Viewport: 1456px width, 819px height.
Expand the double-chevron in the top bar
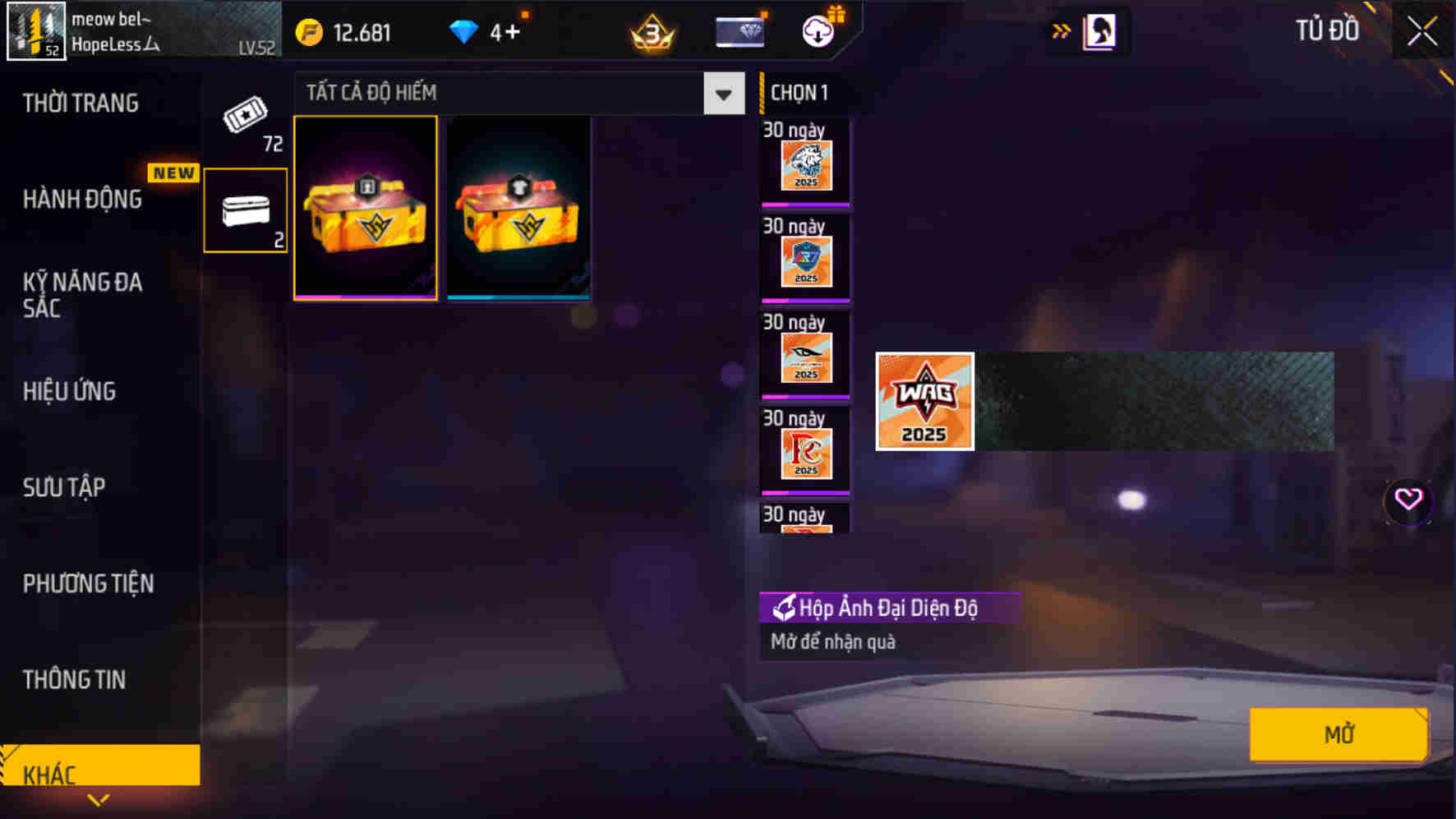(1062, 30)
